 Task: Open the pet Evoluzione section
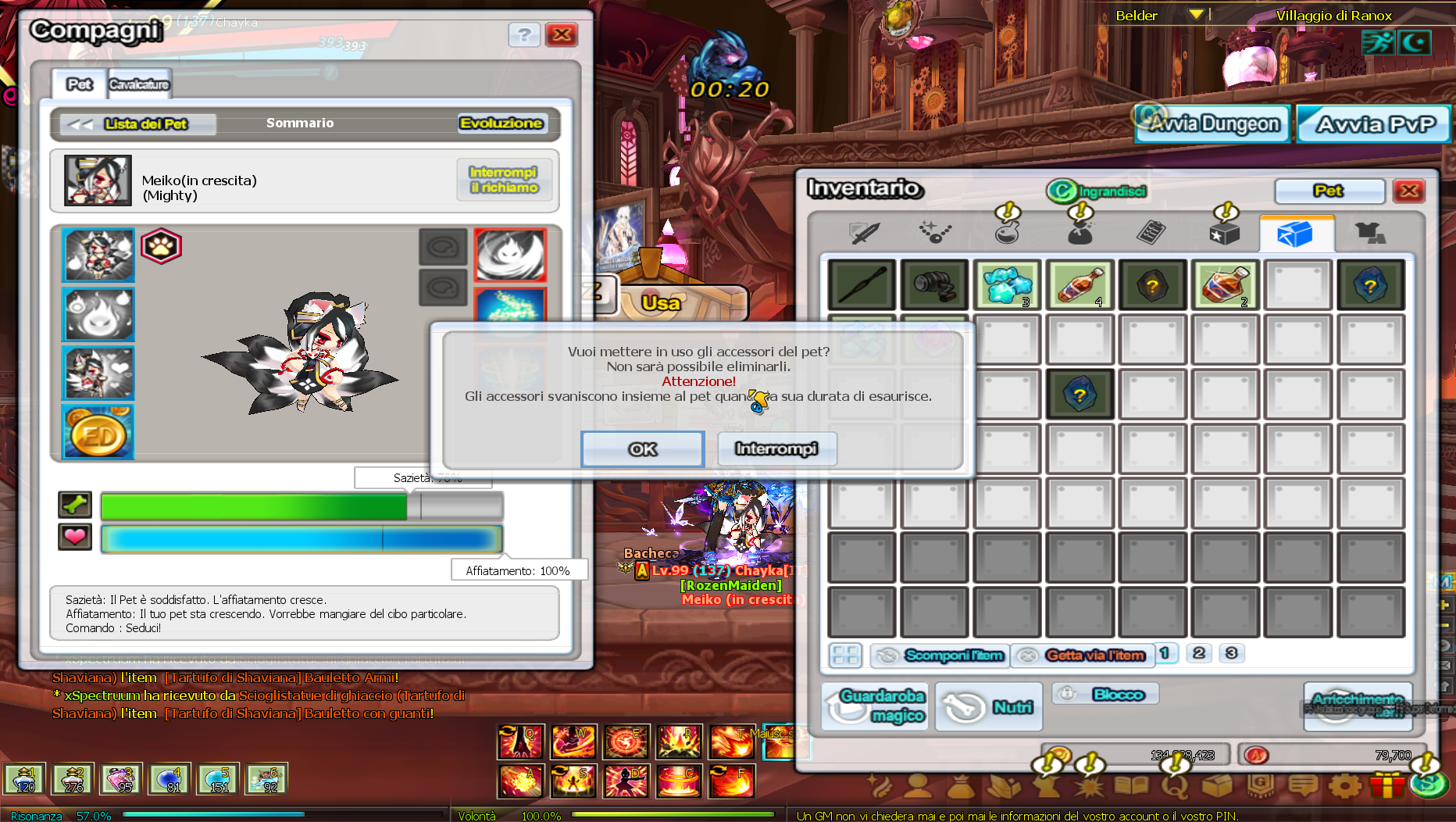[501, 123]
